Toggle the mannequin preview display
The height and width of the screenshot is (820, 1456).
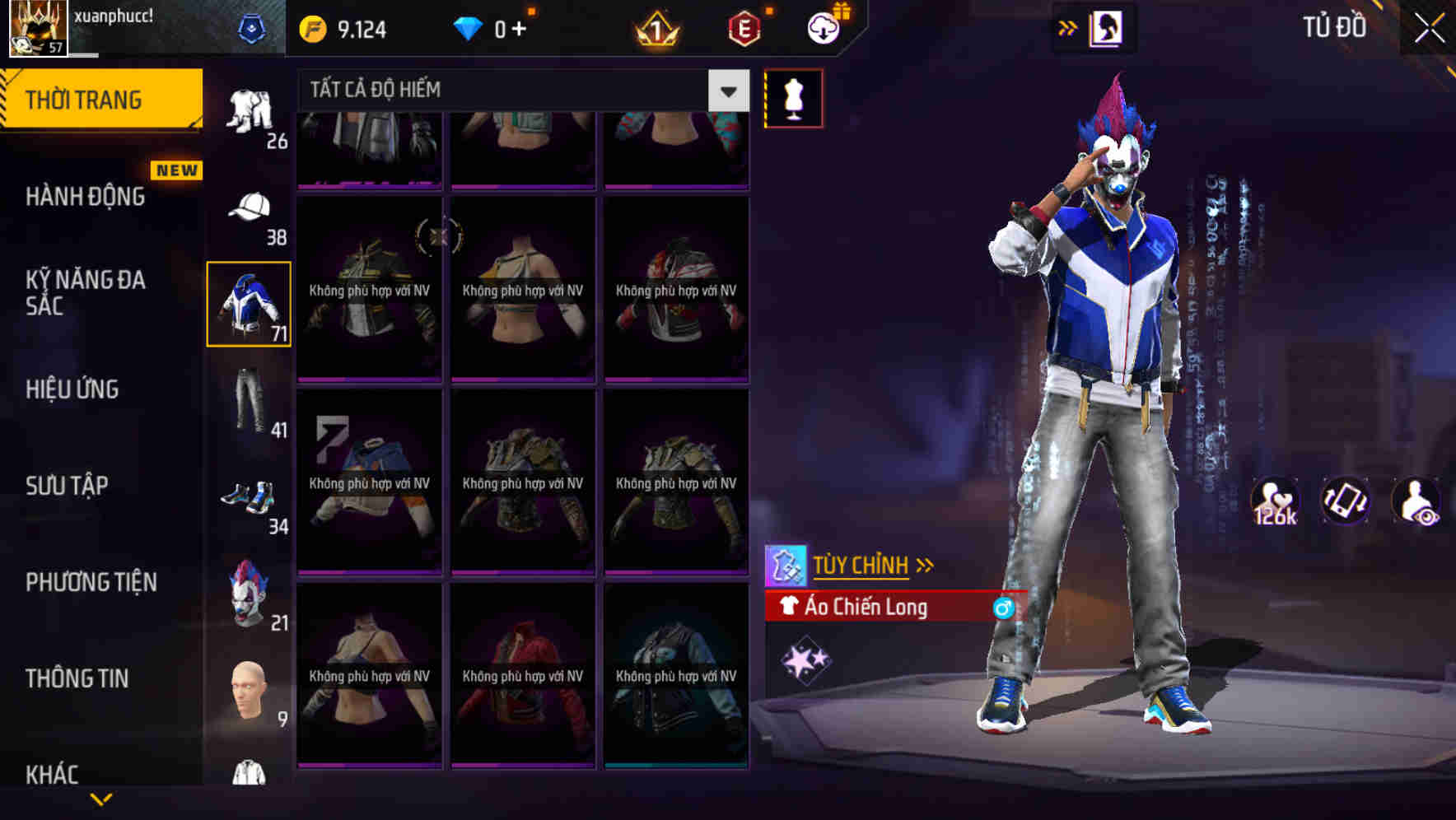[x=793, y=97]
